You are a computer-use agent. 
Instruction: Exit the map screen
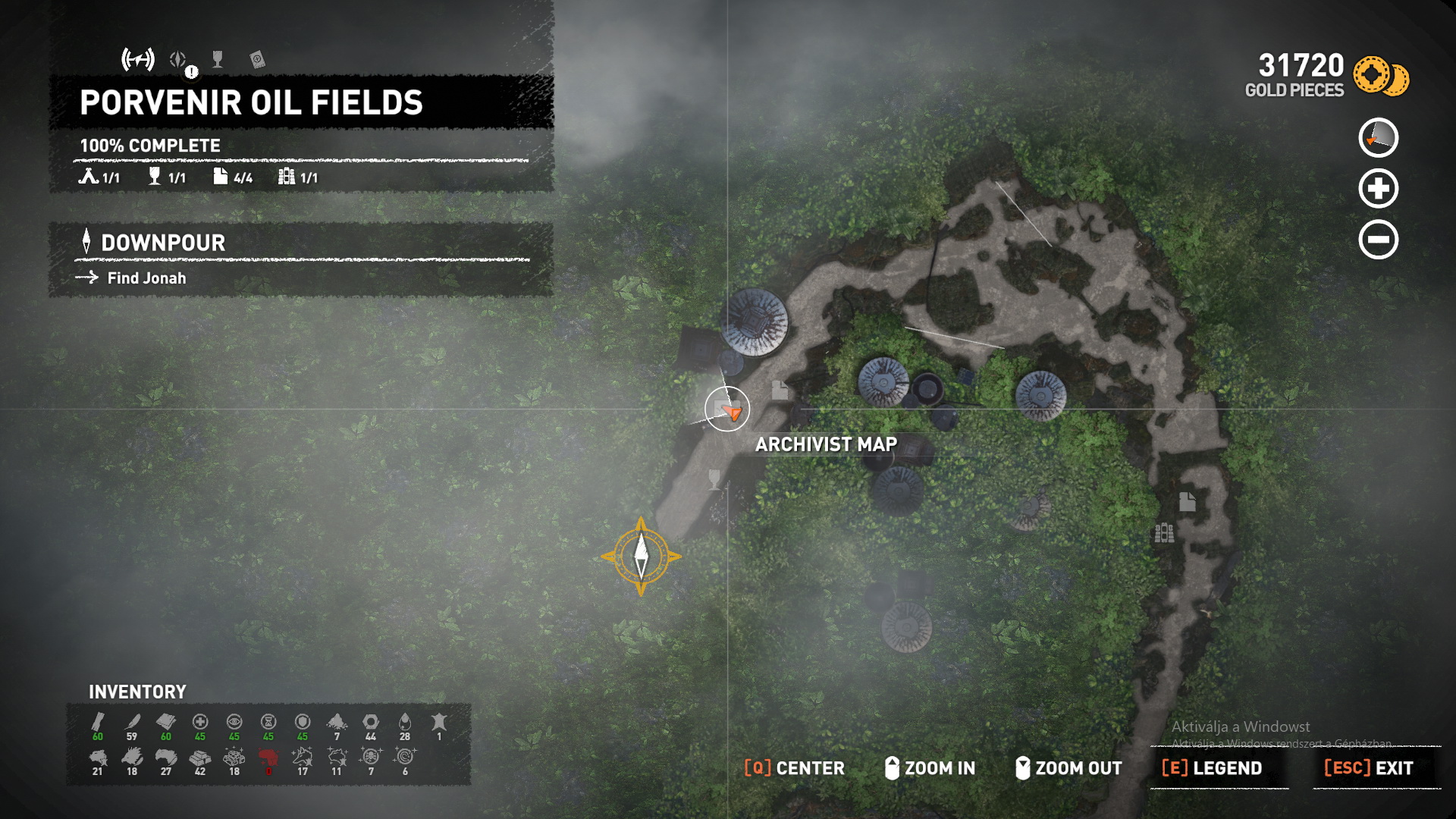[x=1368, y=768]
